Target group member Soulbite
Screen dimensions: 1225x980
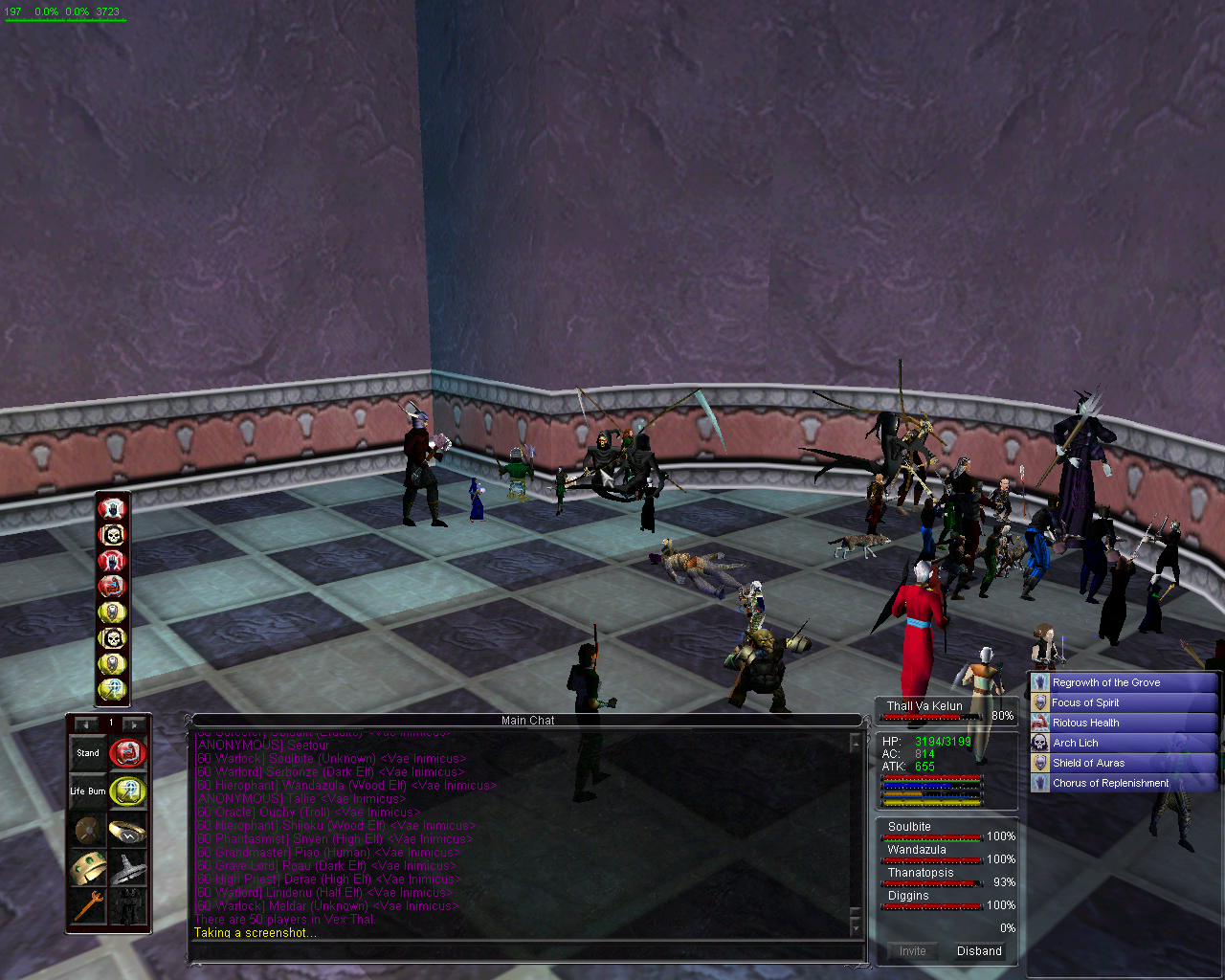(909, 827)
